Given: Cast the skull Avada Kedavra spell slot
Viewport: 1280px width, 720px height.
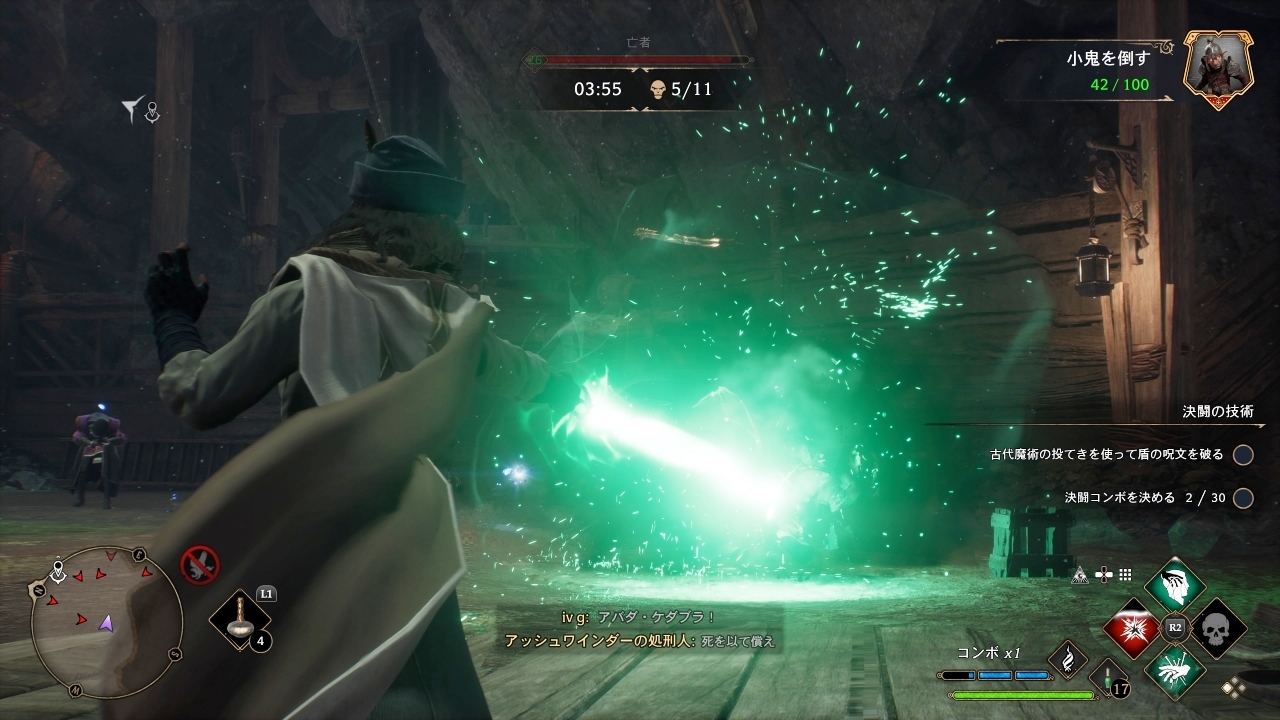Looking at the screenshot, I should (1218, 628).
